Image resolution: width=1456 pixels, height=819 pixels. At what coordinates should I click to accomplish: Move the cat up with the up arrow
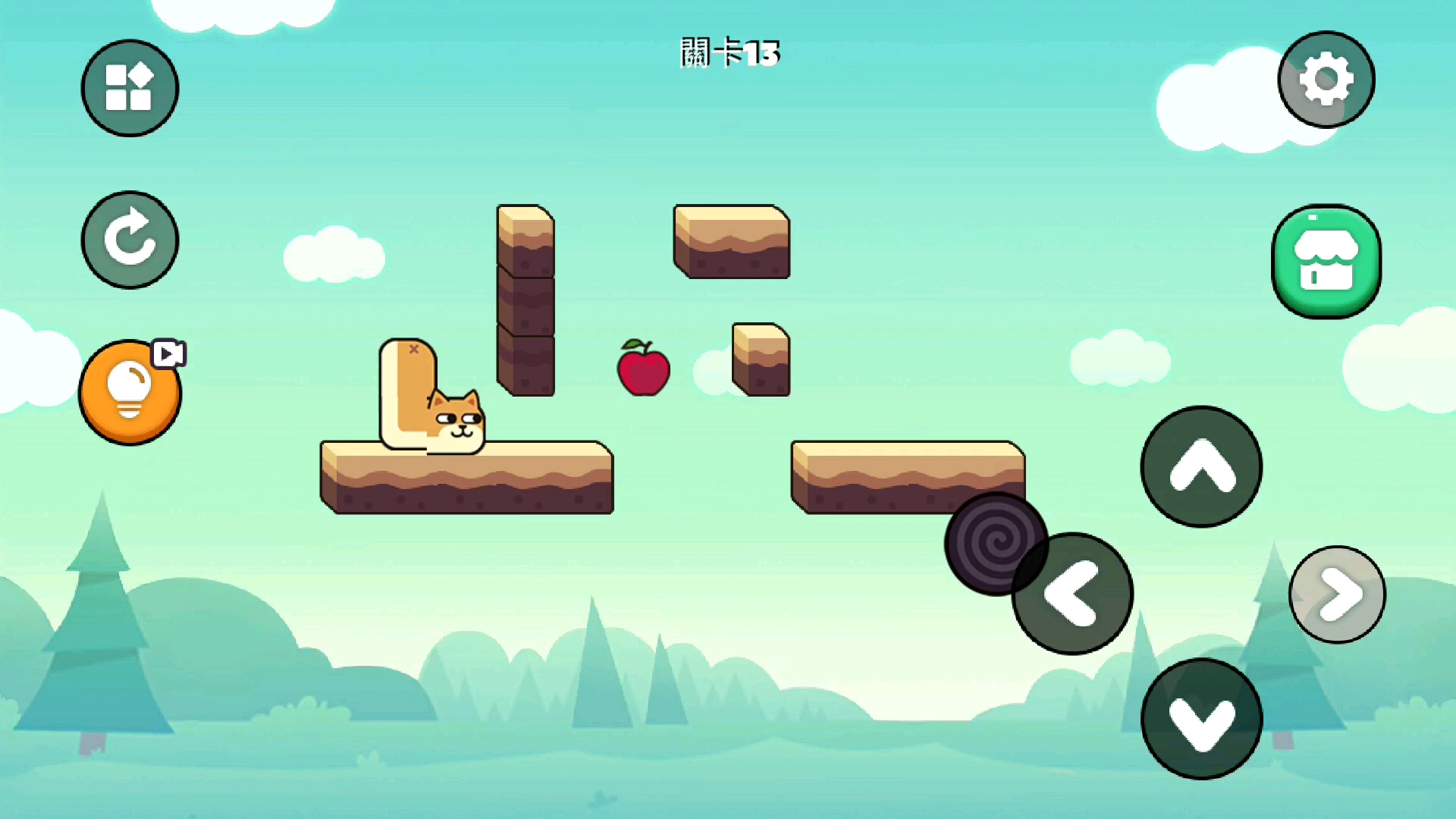[1201, 466]
